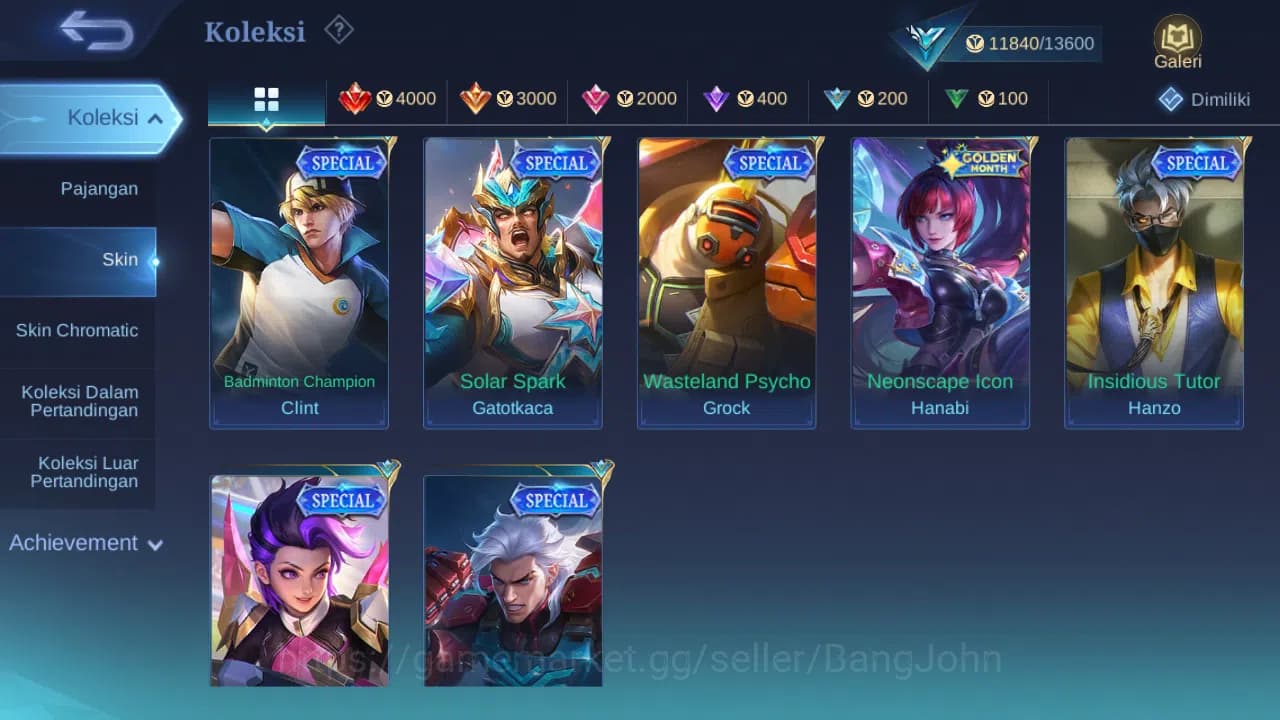The height and width of the screenshot is (720, 1280).
Task: Expand the Achievement section
Action: click(83, 543)
